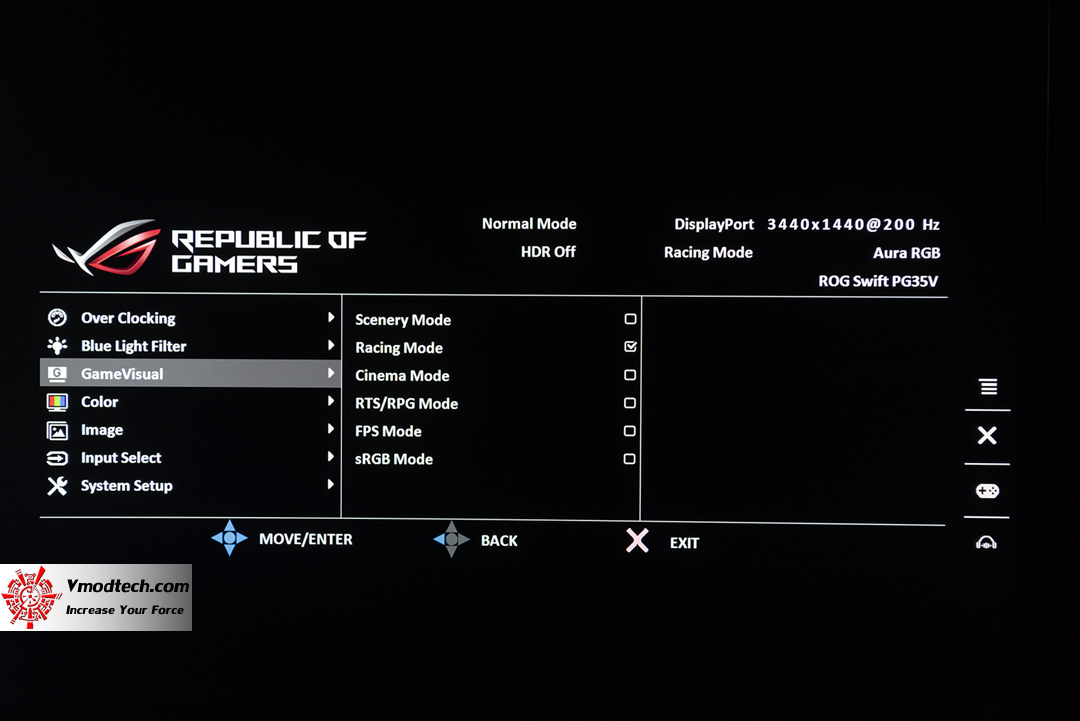The width and height of the screenshot is (1080, 721).
Task: Open the Color settings
Action: click(99, 402)
